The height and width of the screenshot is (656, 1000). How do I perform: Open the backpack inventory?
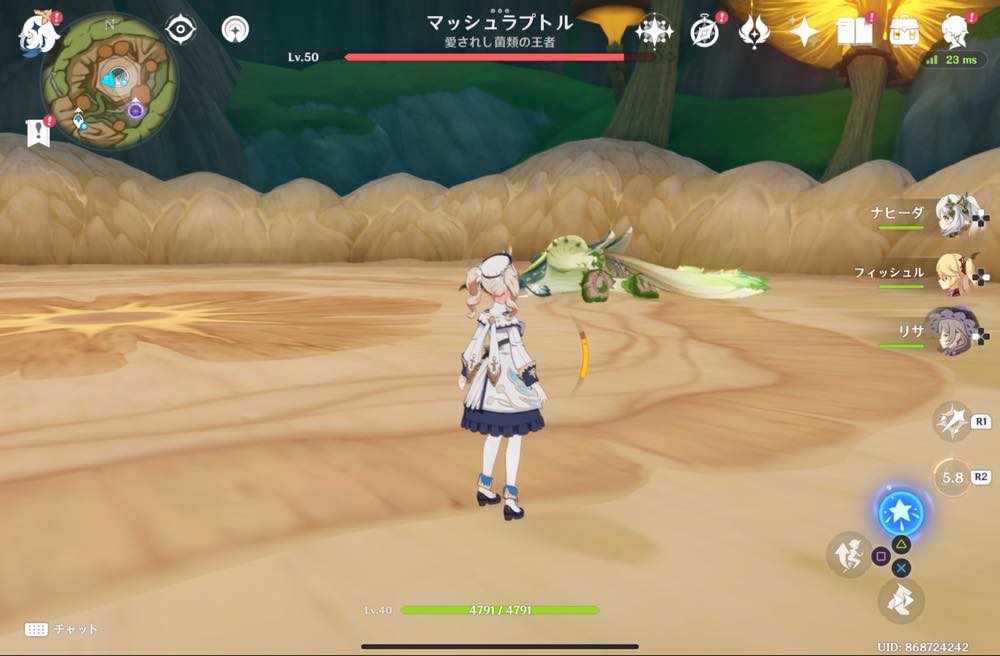tap(905, 32)
